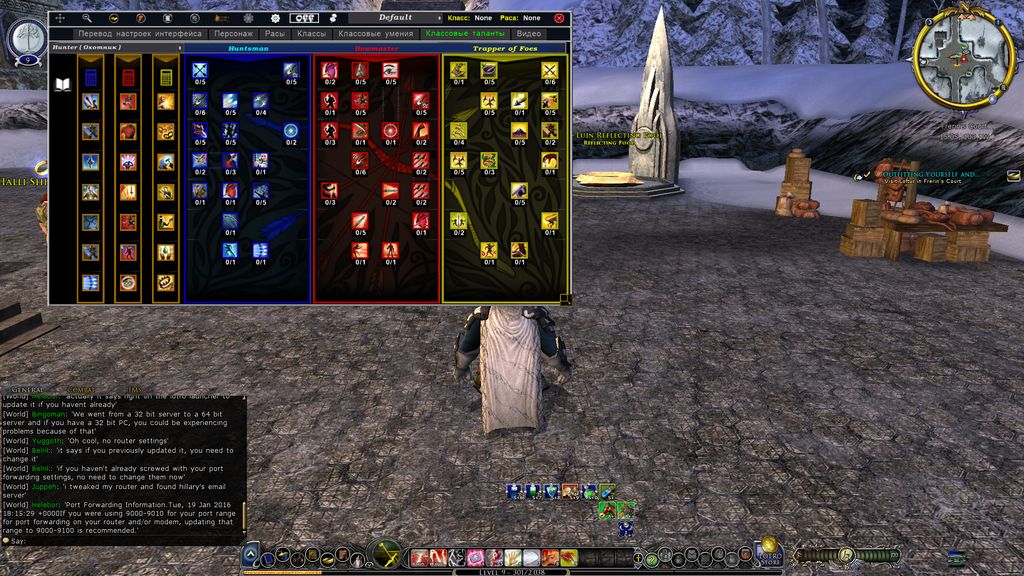
Task: Open the Hunter (Охотник) class dropdown
Action: tap(115, 47)
